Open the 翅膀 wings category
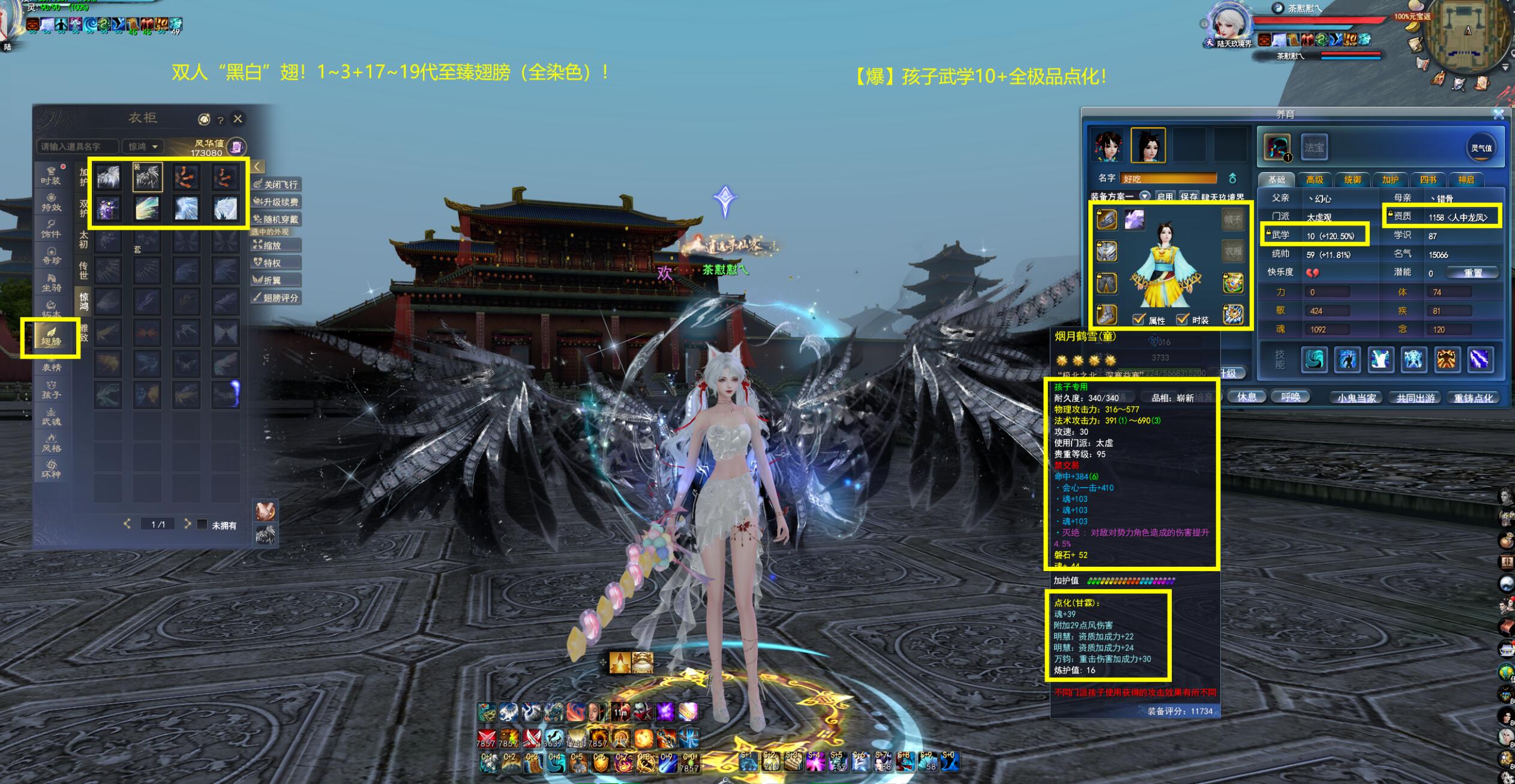Screen dimensions: 1515x784 [51, 338]
